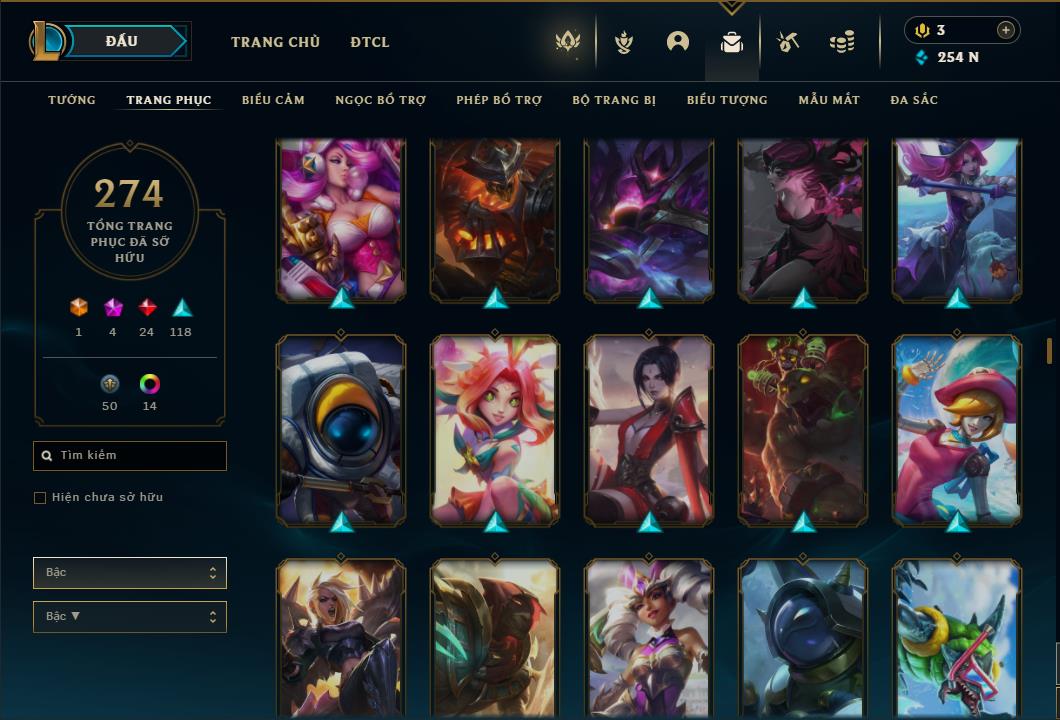Open the profile icon in top bar
The width and height of the screenshot is (1060, 720).
tap(678, 42)
